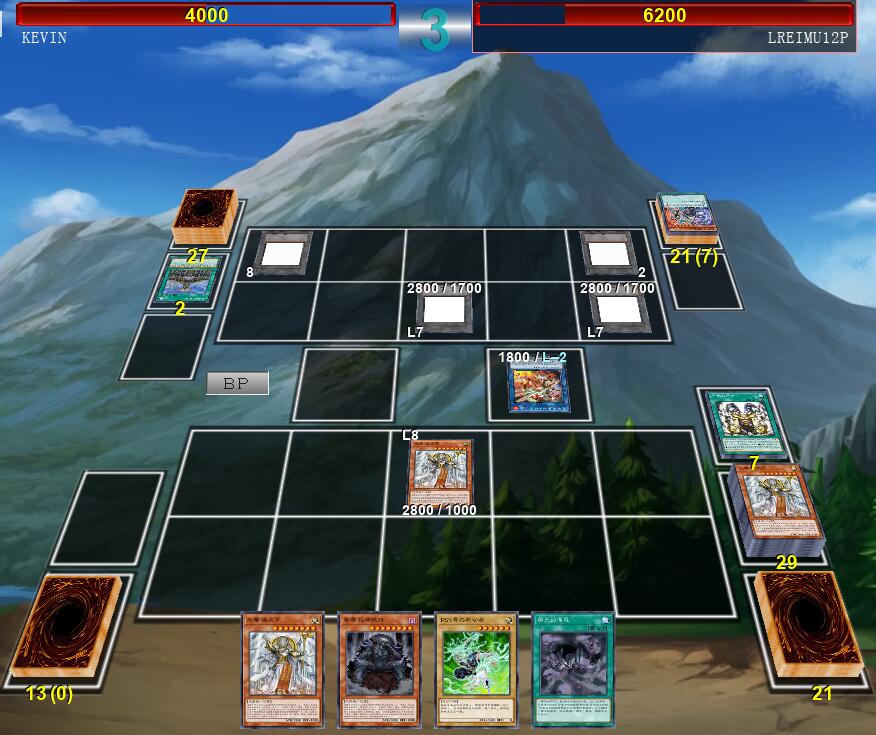Viewport: 876px width, 735px height.
Task: Select the dark beast monster card in hand
Action: pyautogui.click(x=379, y=668)
